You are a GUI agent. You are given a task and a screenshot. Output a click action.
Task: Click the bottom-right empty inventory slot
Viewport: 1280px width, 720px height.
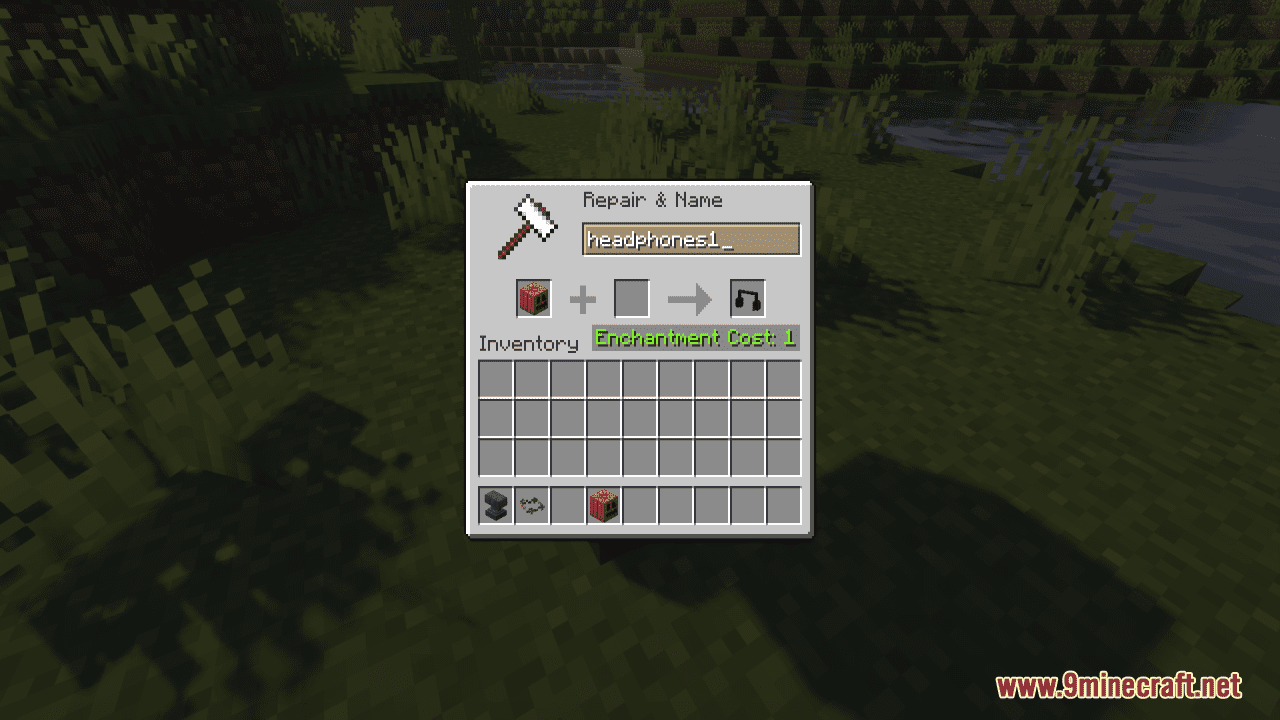pyautogui.click(x=785, y=459)
